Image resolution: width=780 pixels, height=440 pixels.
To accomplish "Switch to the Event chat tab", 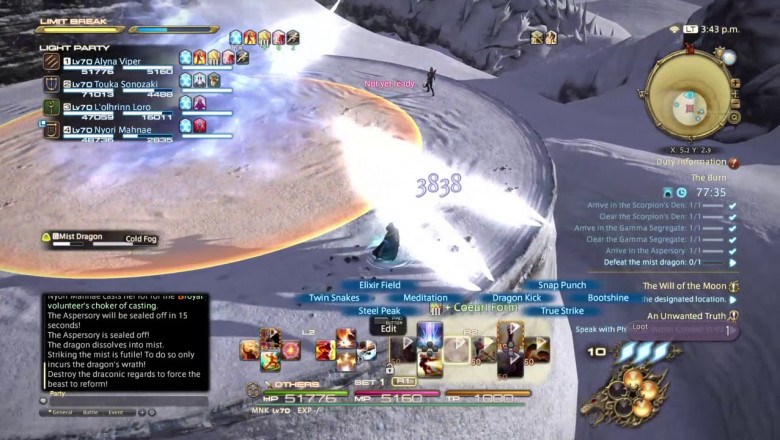I will point(117,411).
